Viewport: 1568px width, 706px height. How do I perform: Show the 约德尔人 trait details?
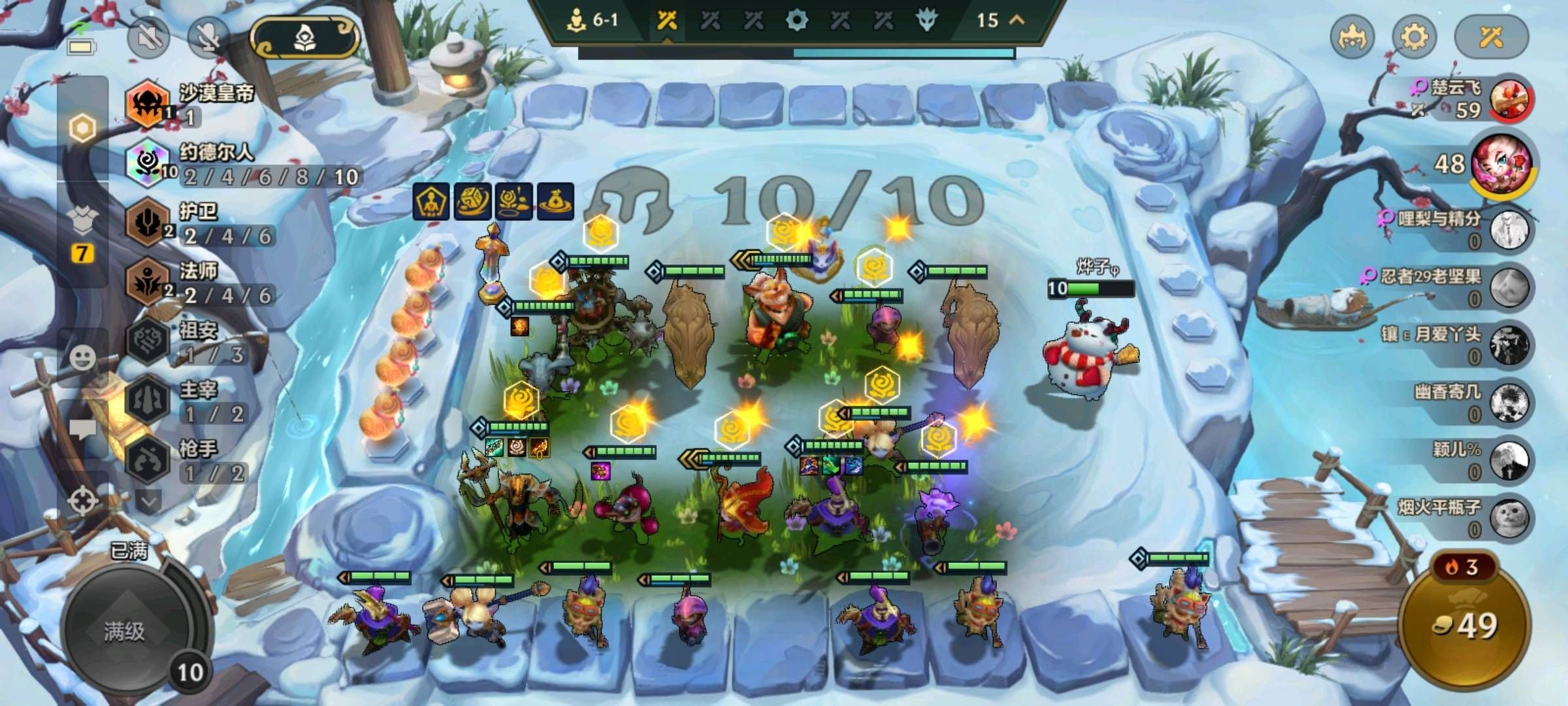148,163
